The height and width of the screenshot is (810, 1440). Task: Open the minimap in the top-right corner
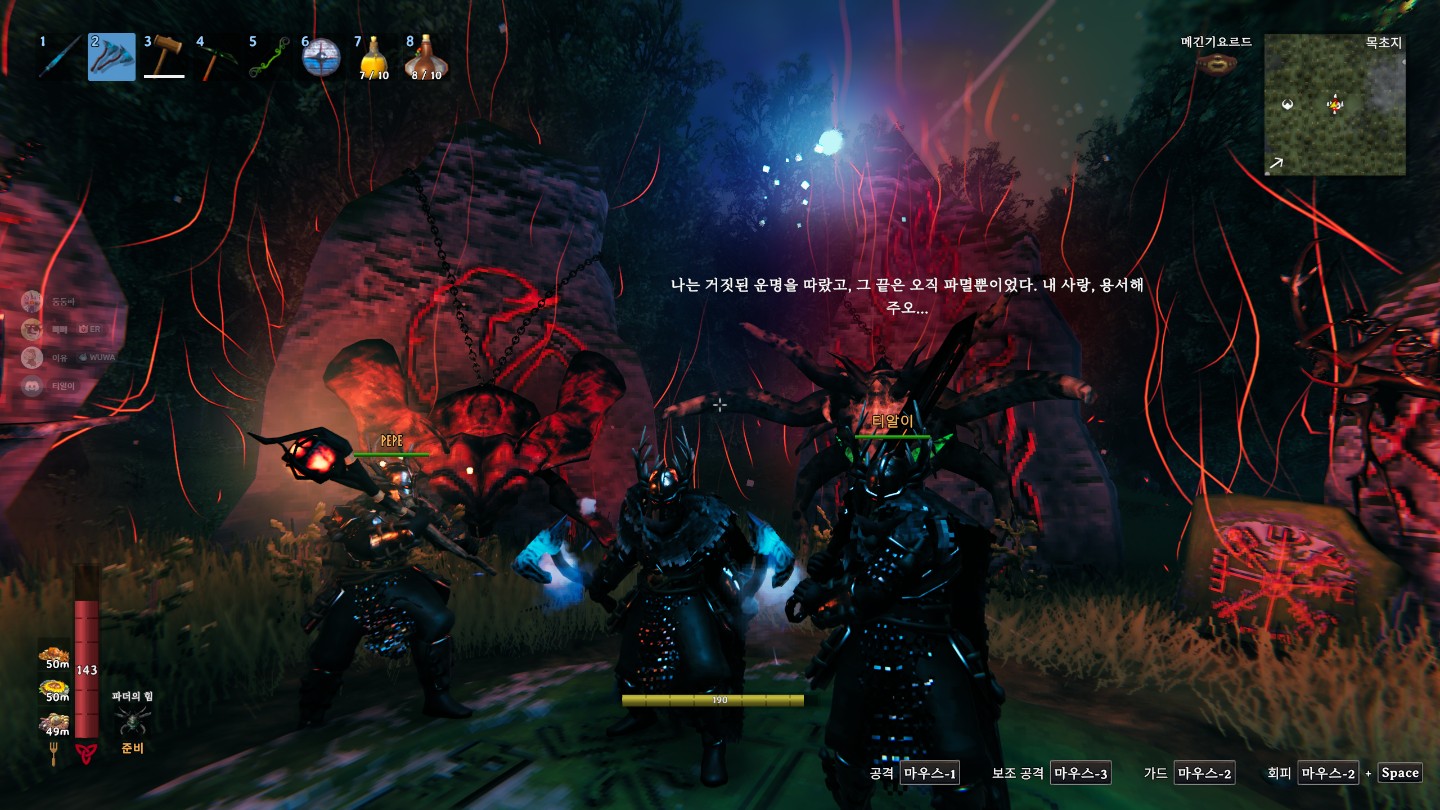coord(1335,106)
